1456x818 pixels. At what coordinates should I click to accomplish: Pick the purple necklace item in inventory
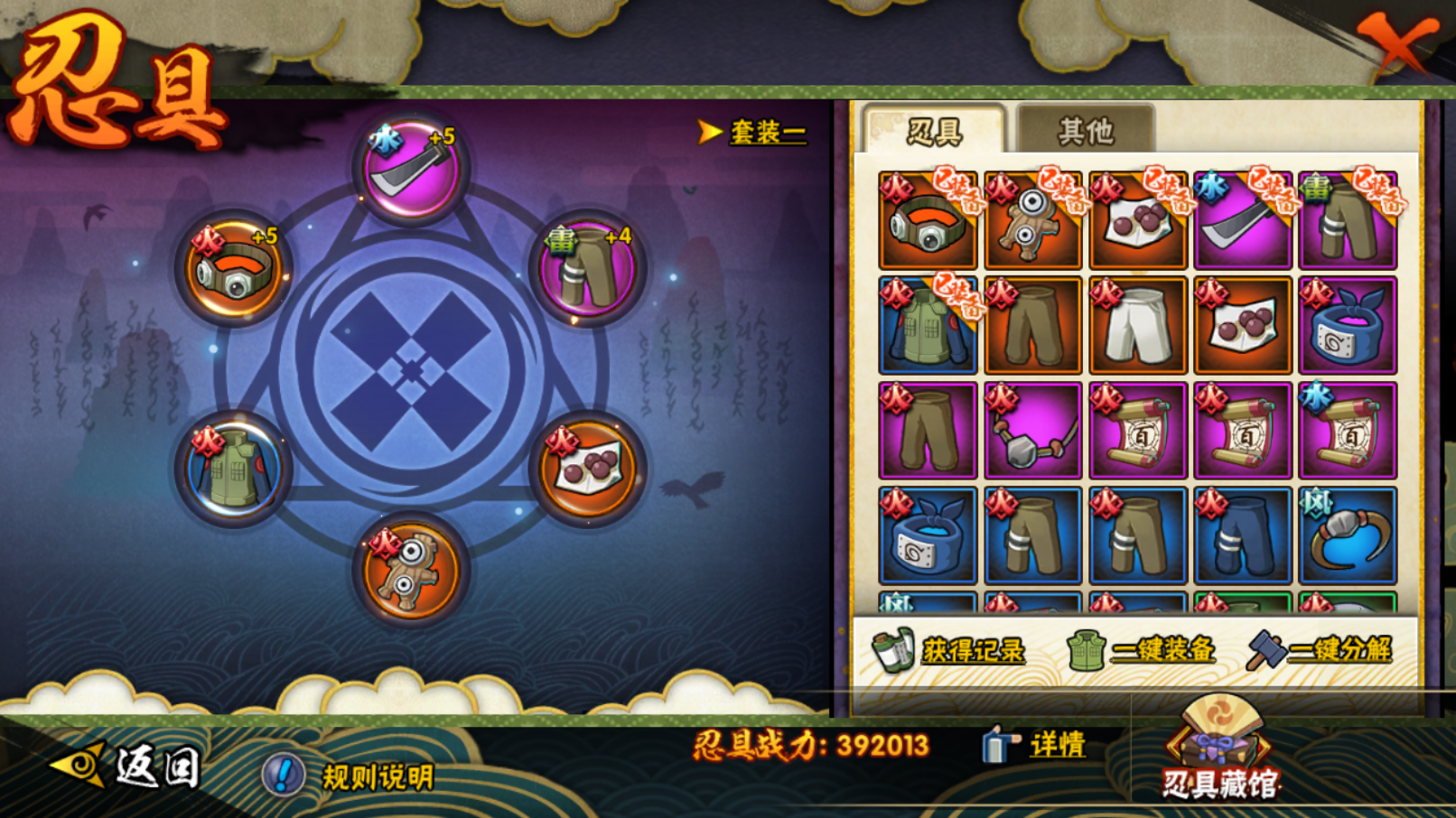point(1032,431)
